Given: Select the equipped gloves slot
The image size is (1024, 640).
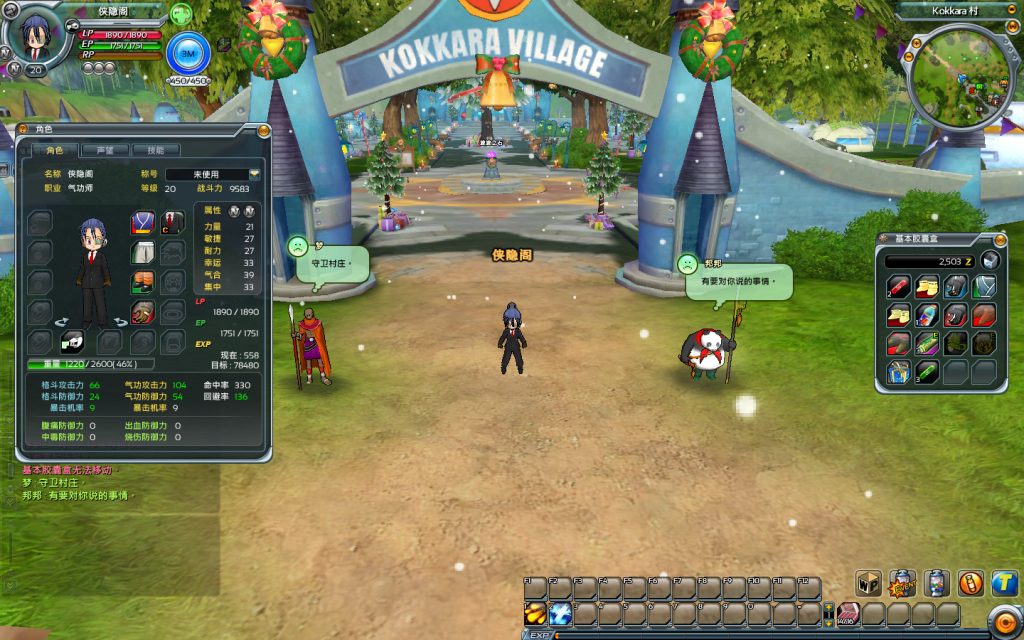Looking at the screenshot, I should [x=143, y=313].
